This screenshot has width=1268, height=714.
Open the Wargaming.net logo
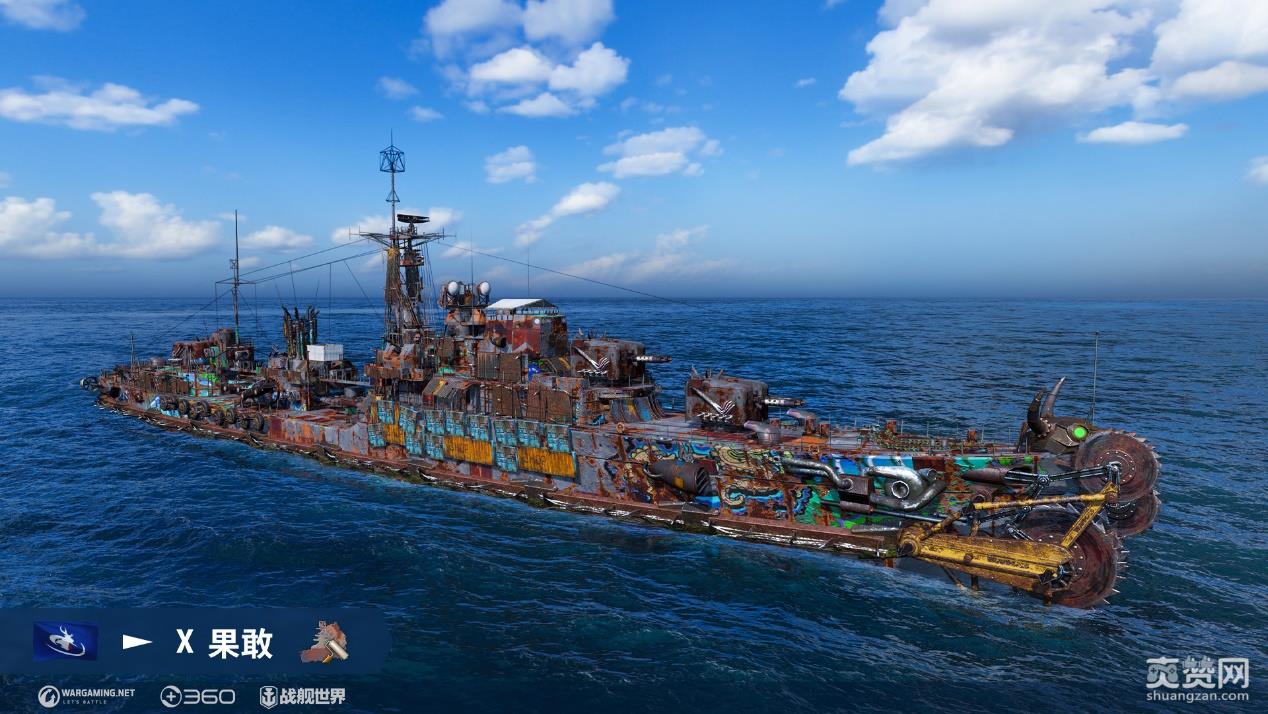[x=86, y=696]
